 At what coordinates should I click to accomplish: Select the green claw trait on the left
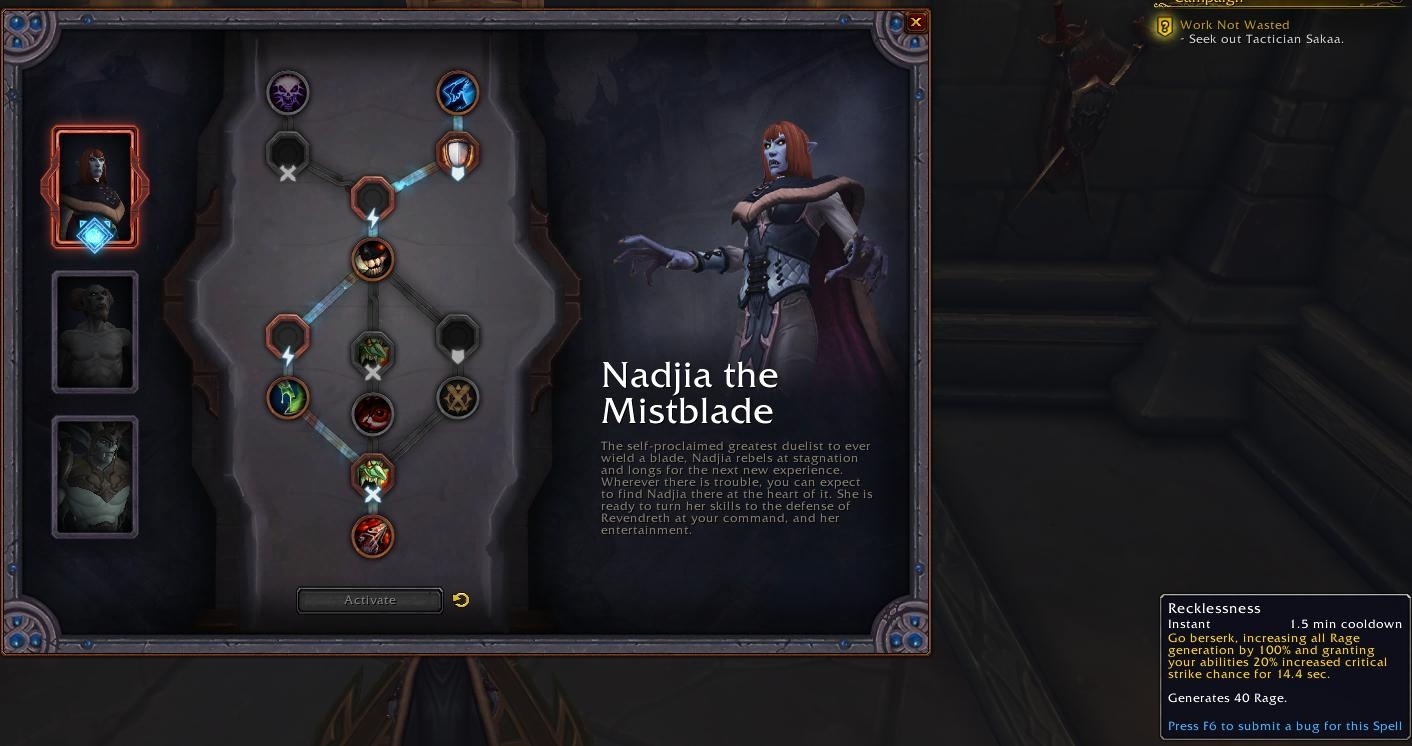click(287, 397)
